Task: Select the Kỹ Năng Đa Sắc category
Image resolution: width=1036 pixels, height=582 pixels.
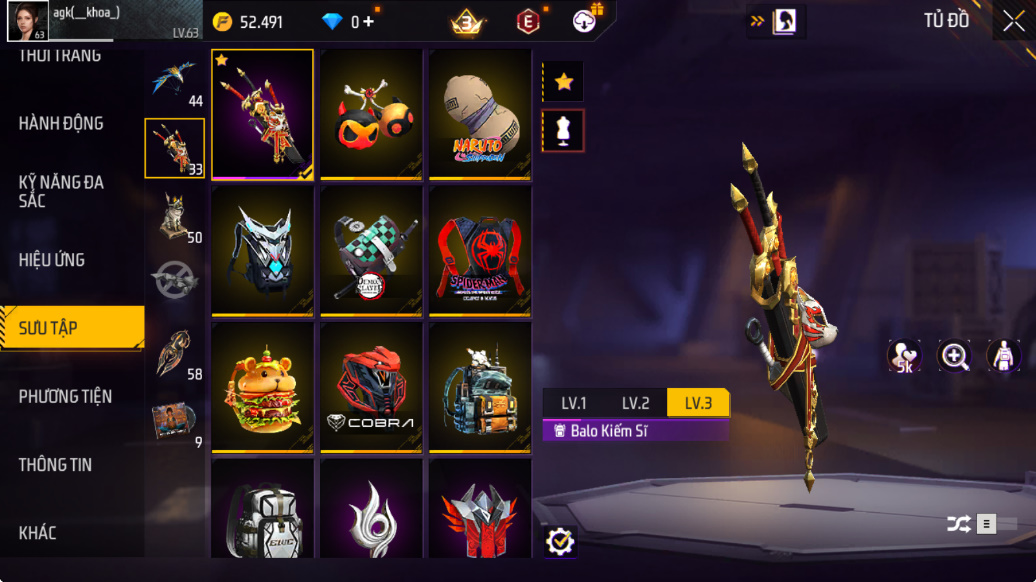Action: [x=61, y=191]
